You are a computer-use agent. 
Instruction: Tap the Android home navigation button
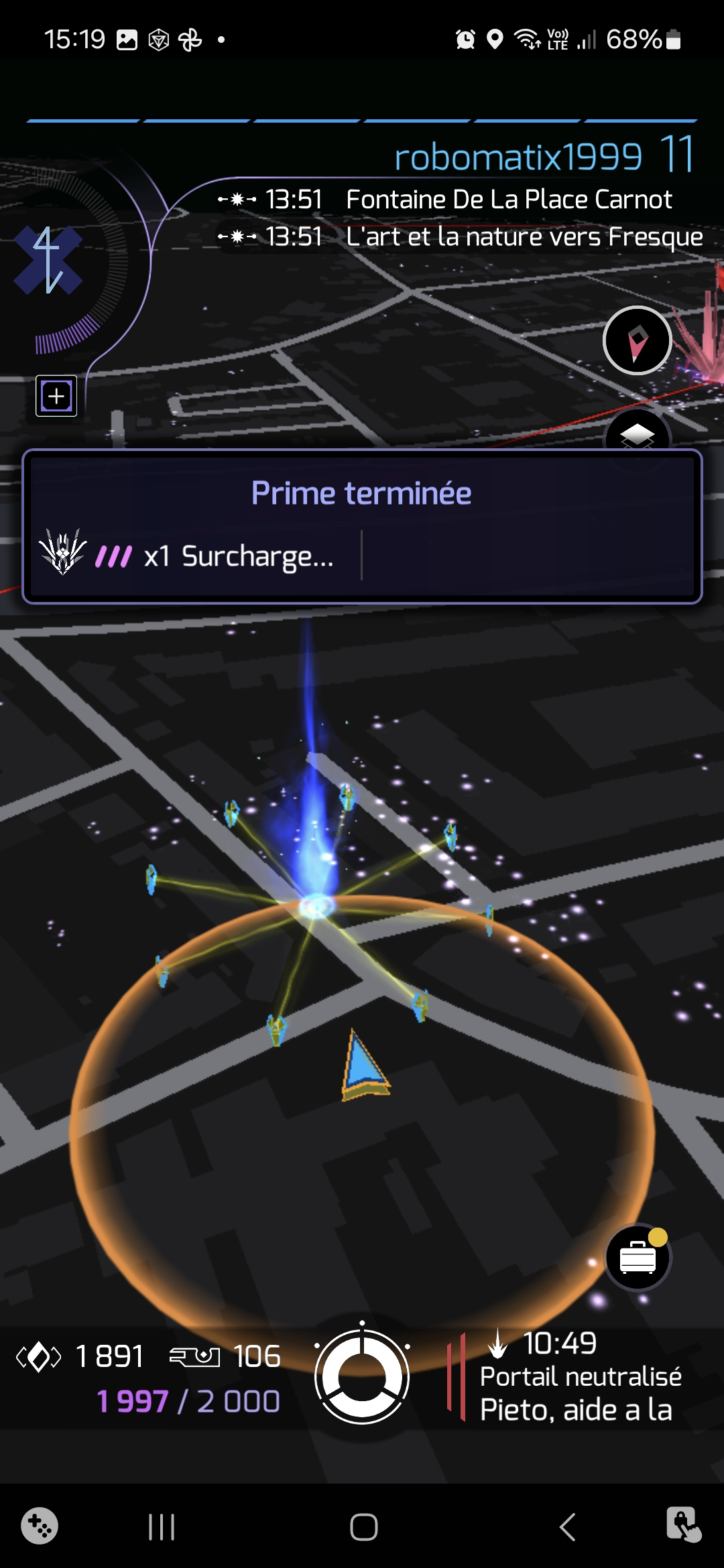pos(363,1527)
